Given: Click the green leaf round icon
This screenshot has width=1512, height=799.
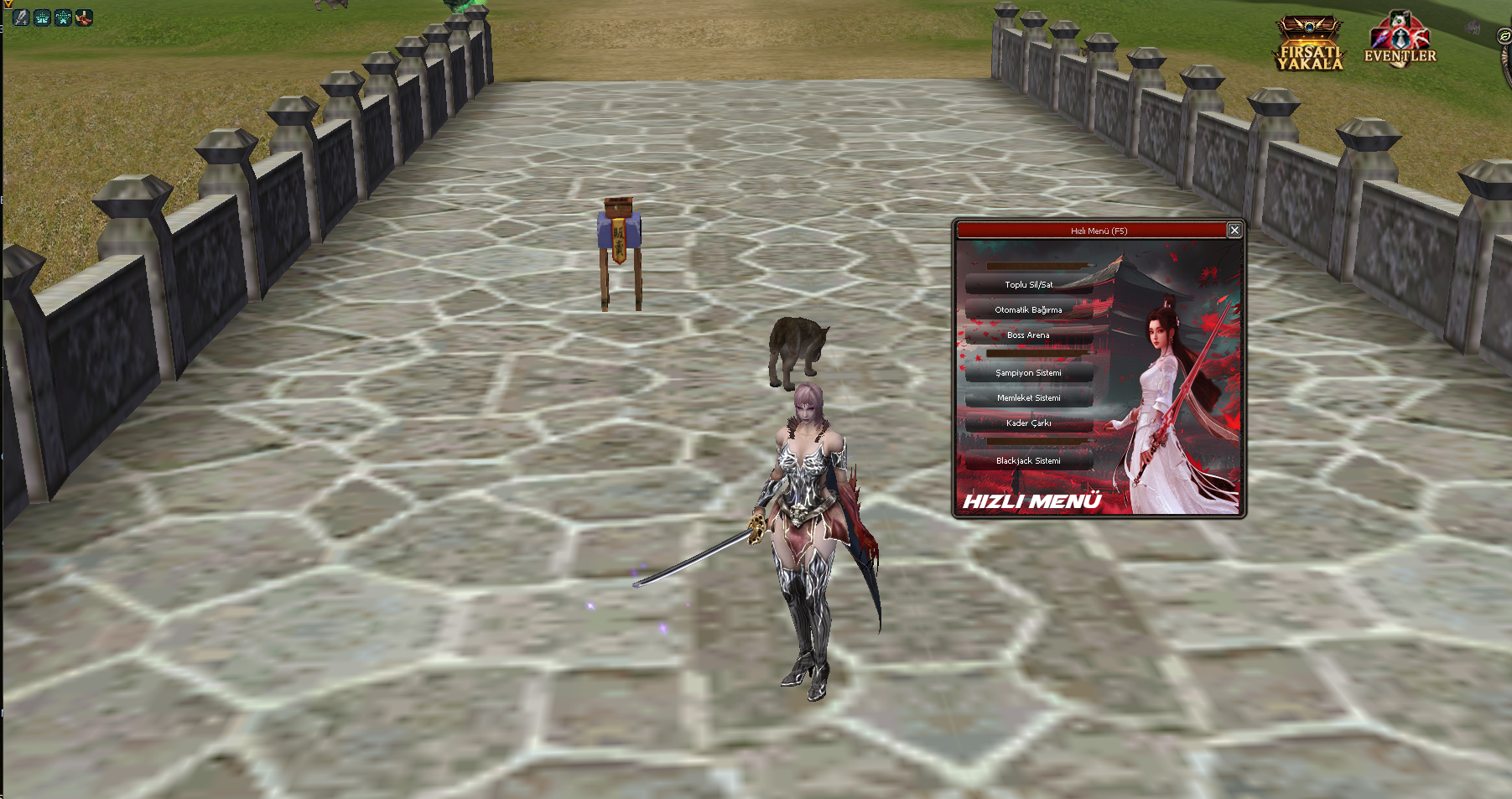Looking at the screenshot, I should [1504, 36].
